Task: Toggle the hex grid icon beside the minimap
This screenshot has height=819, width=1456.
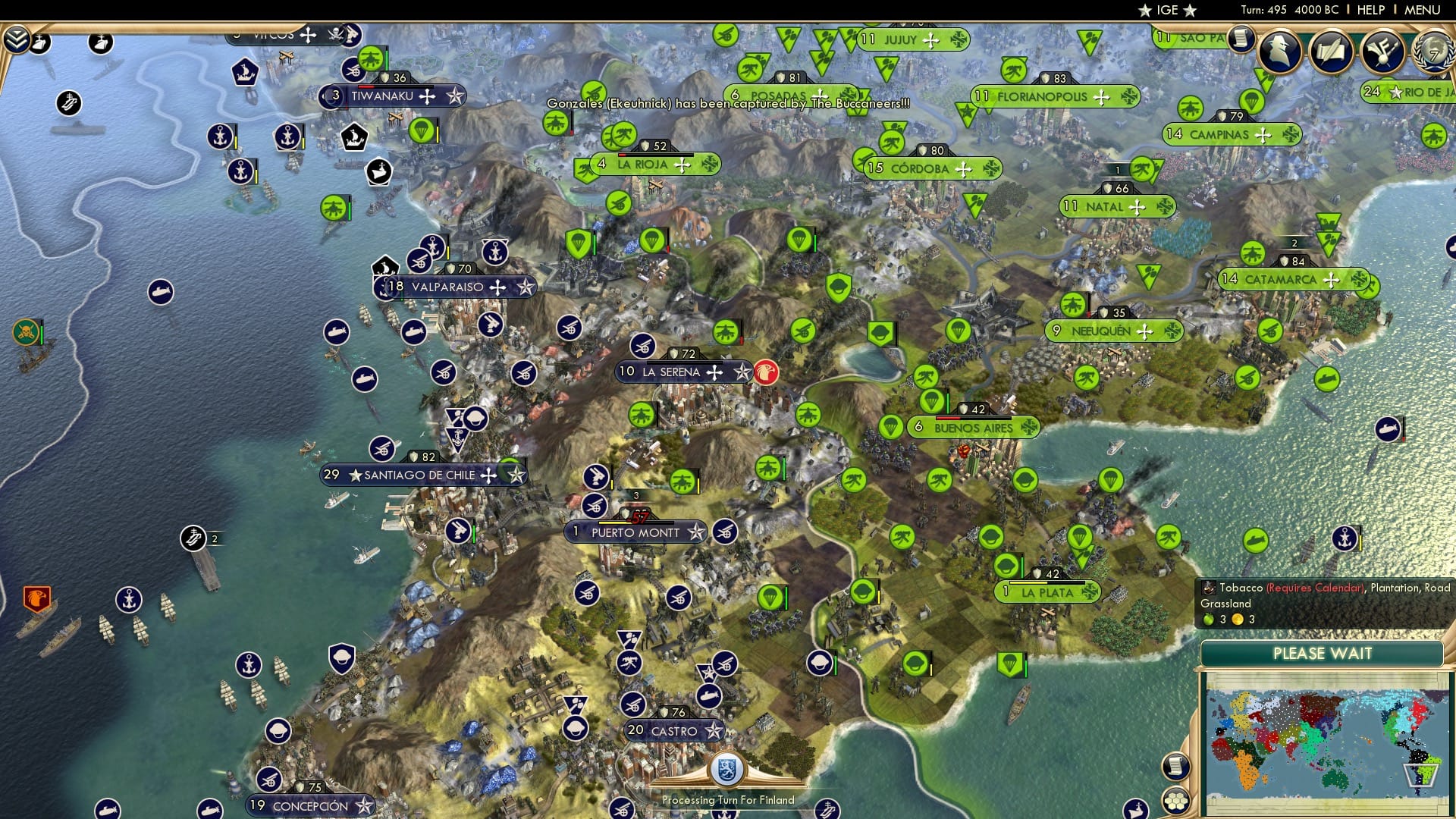Action: pyautogui.click(x=1175, y=801)
